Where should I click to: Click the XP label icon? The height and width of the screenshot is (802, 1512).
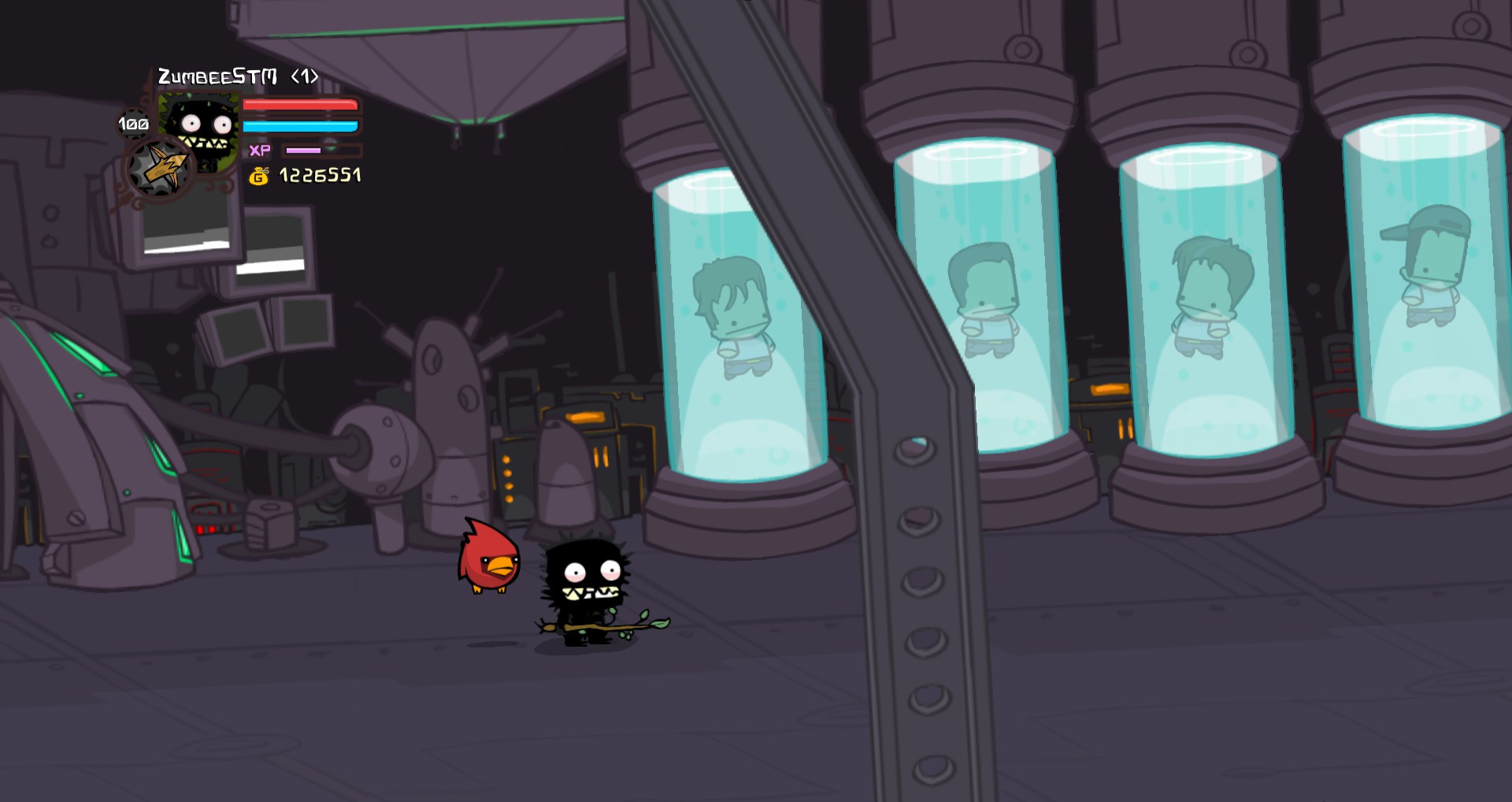(261, 150)
